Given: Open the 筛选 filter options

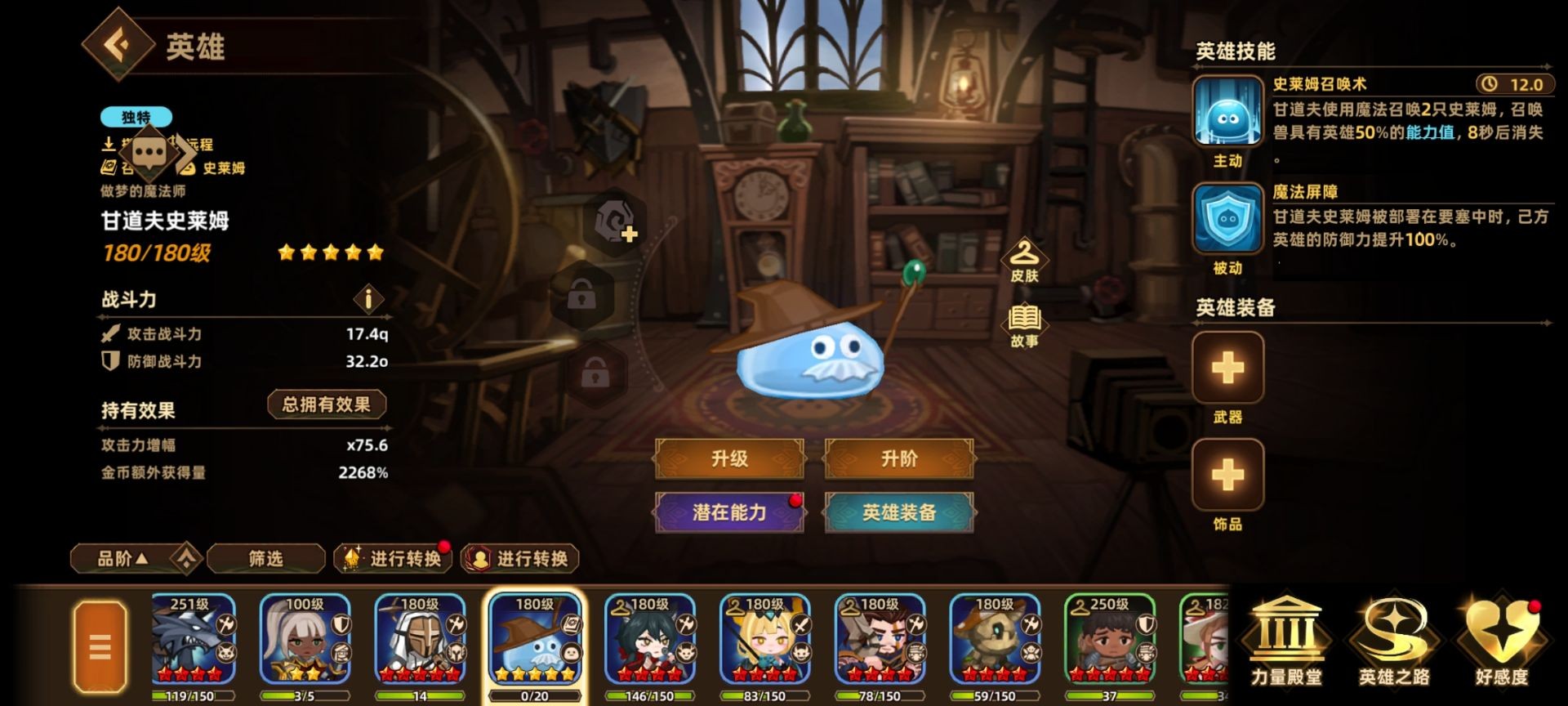Looking at the screenshot, I should (265, 559).
